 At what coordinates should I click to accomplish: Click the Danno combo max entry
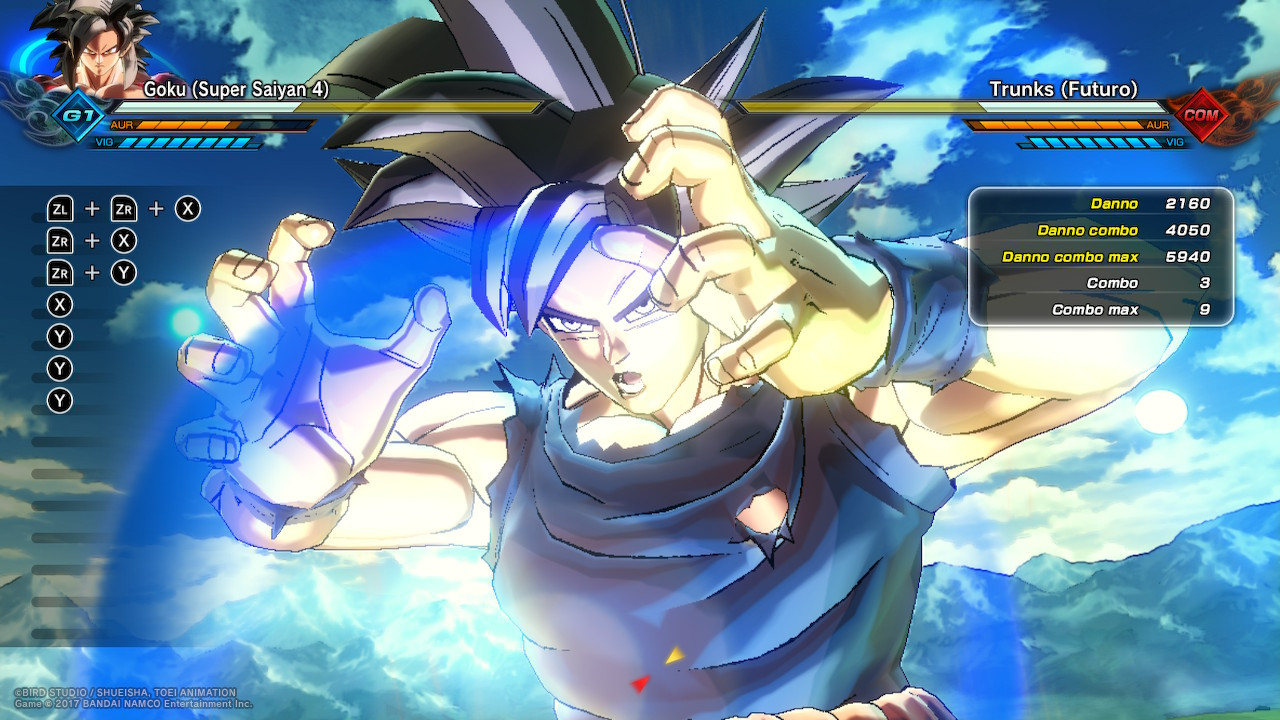click(x=1100, y=257)
